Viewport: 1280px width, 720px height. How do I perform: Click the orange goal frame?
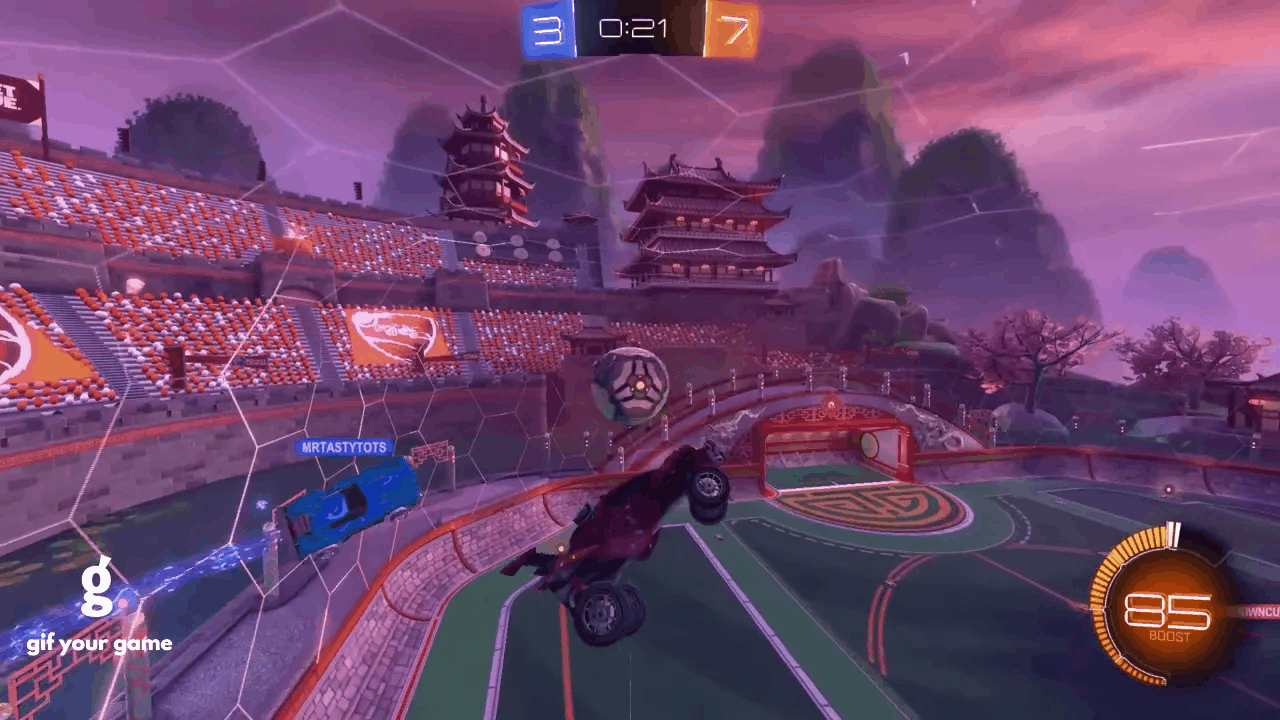(835, 455)
